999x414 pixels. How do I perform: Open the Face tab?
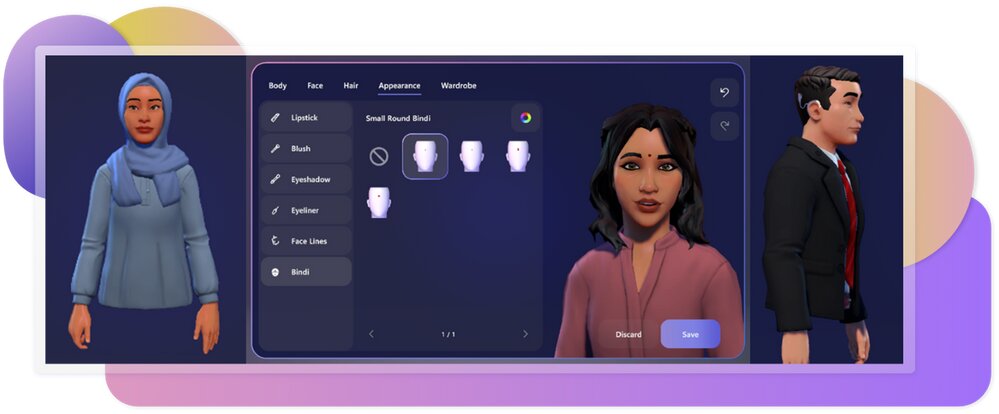click(x=315, y=86)
